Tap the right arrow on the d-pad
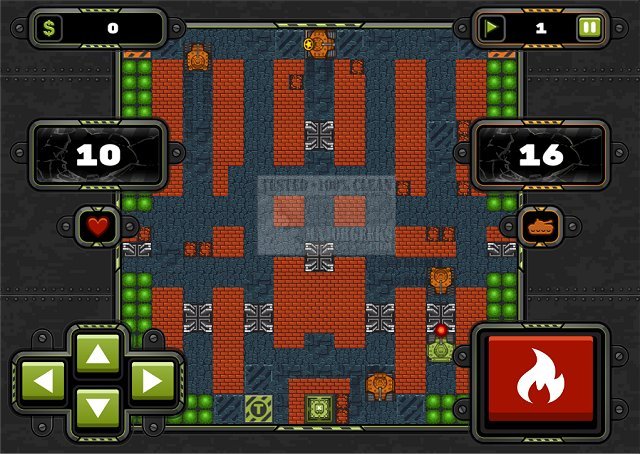 tap(152, 380)
